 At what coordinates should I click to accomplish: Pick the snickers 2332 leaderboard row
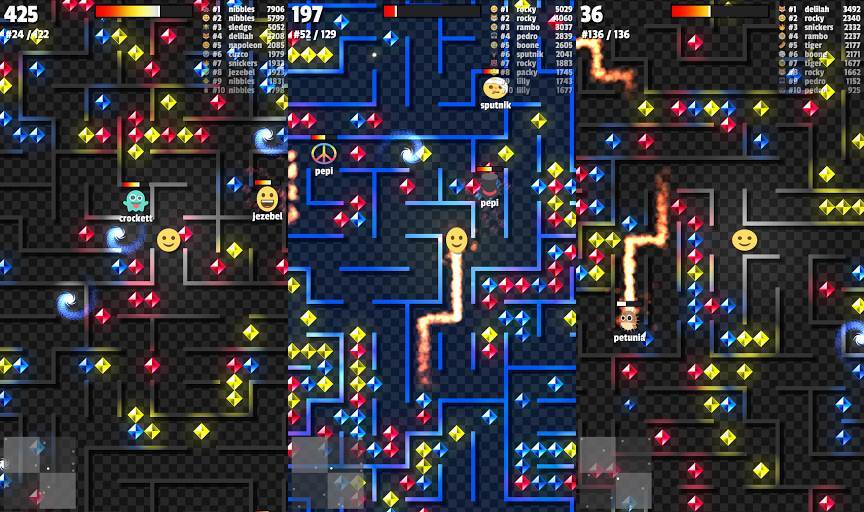click(819, 27)
